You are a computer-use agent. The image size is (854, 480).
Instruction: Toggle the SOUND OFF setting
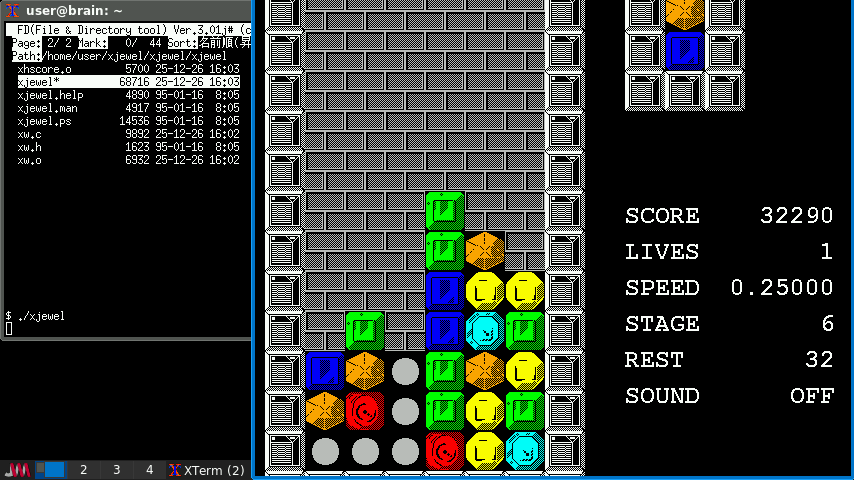(x=811, y=396)
